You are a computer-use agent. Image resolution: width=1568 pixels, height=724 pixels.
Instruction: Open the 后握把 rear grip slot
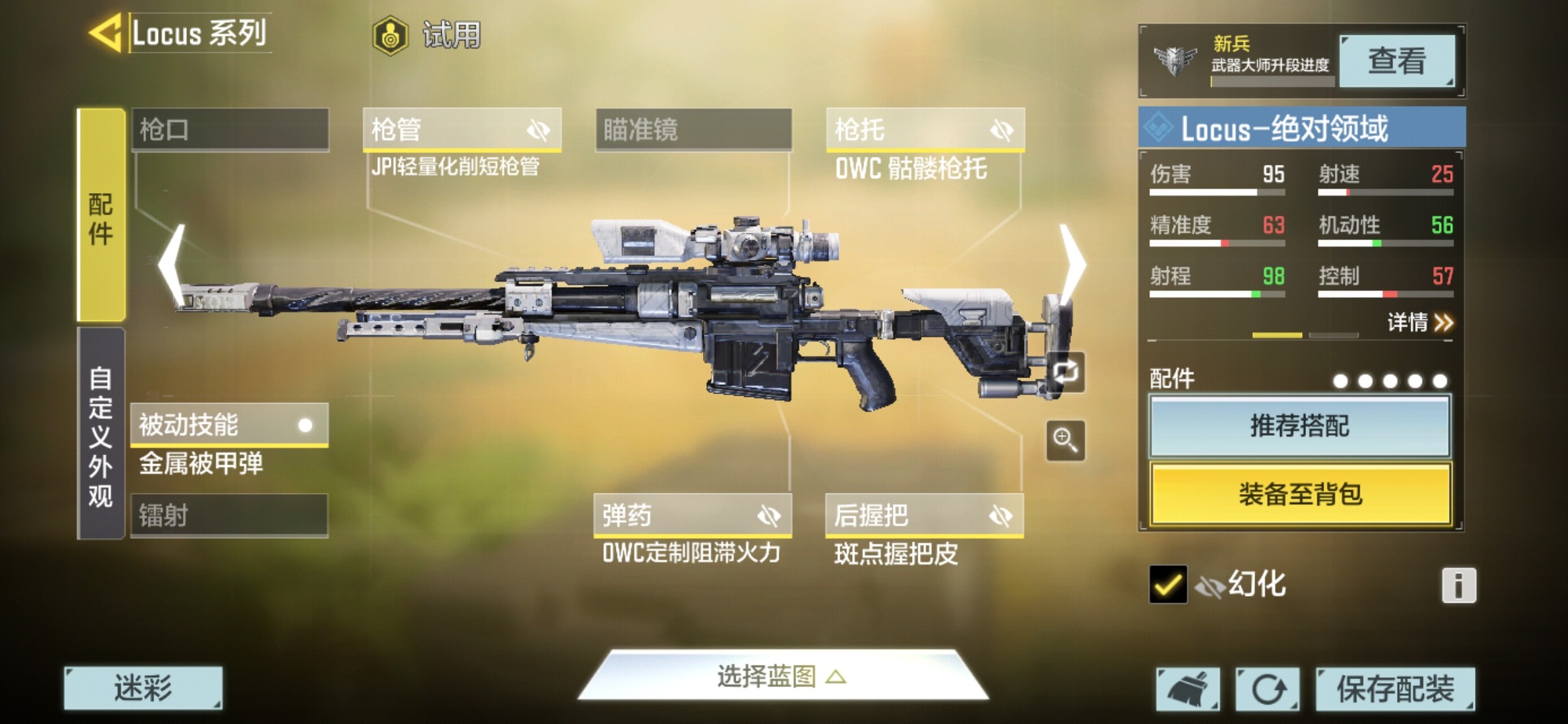pyautogui.click(x=924, y=516)
